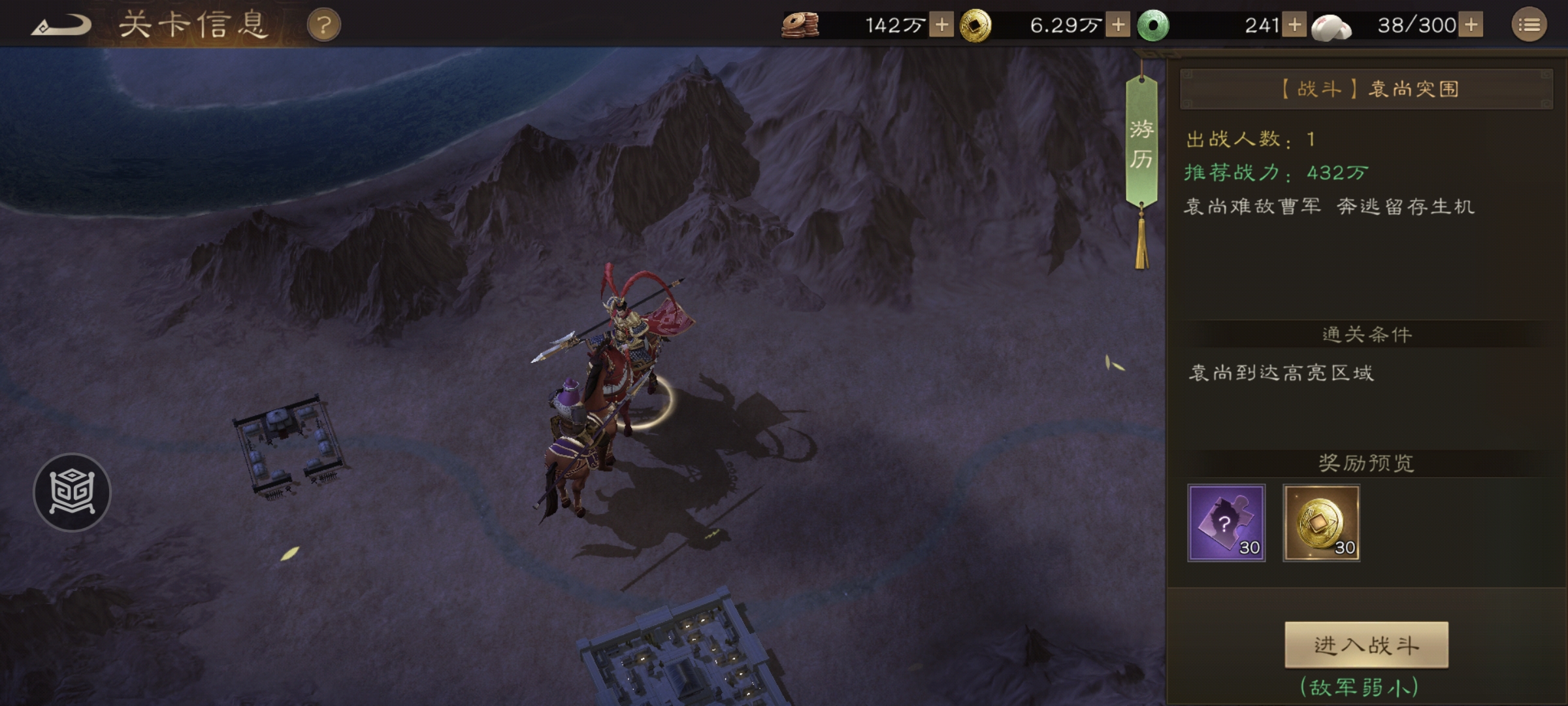
Task: Refill stamina buns with the plus button
Action: tap(1471, 25)
